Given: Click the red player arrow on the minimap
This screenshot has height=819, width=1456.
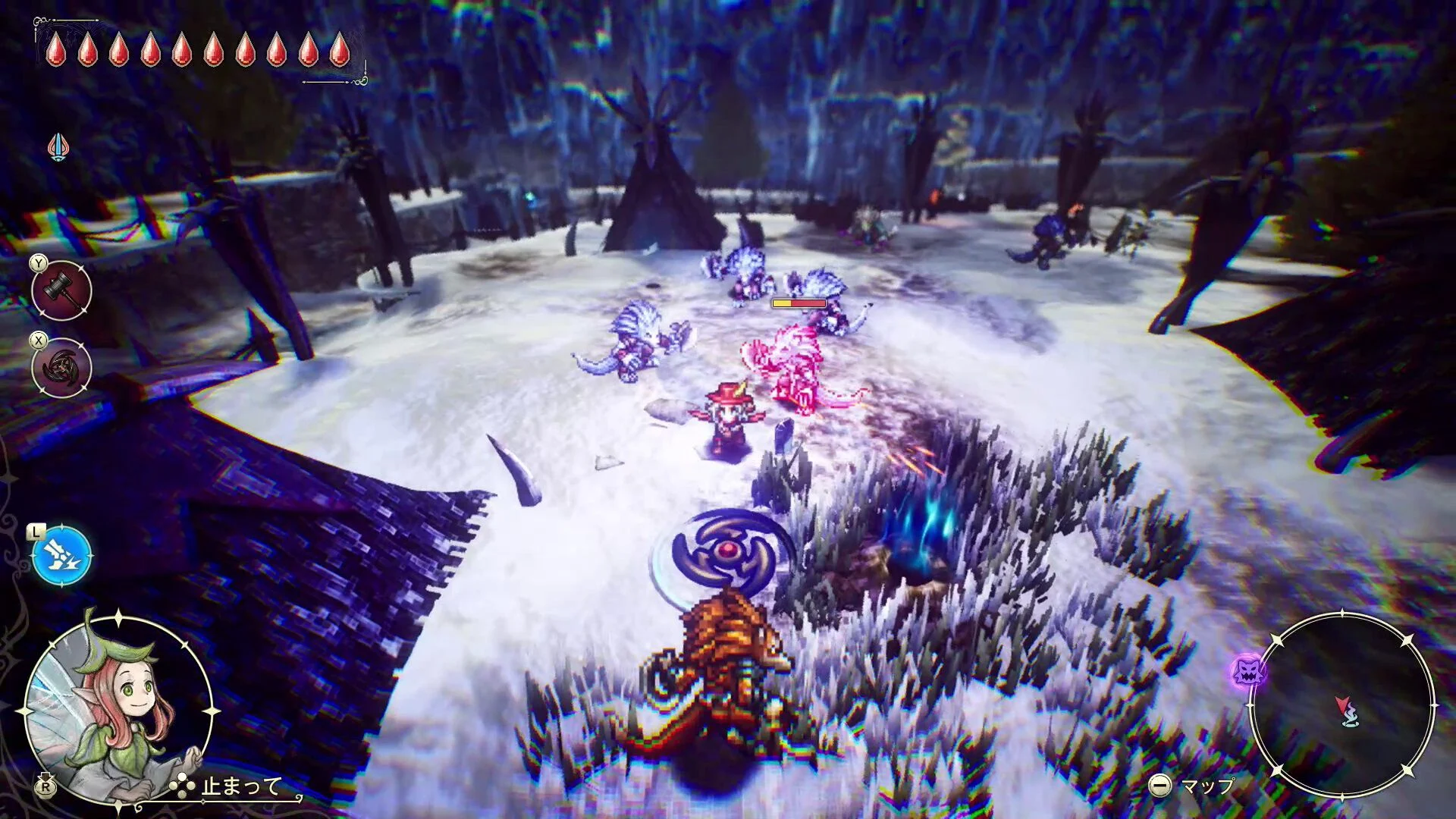Looking at the screenshot, I should coord(1343,703).
